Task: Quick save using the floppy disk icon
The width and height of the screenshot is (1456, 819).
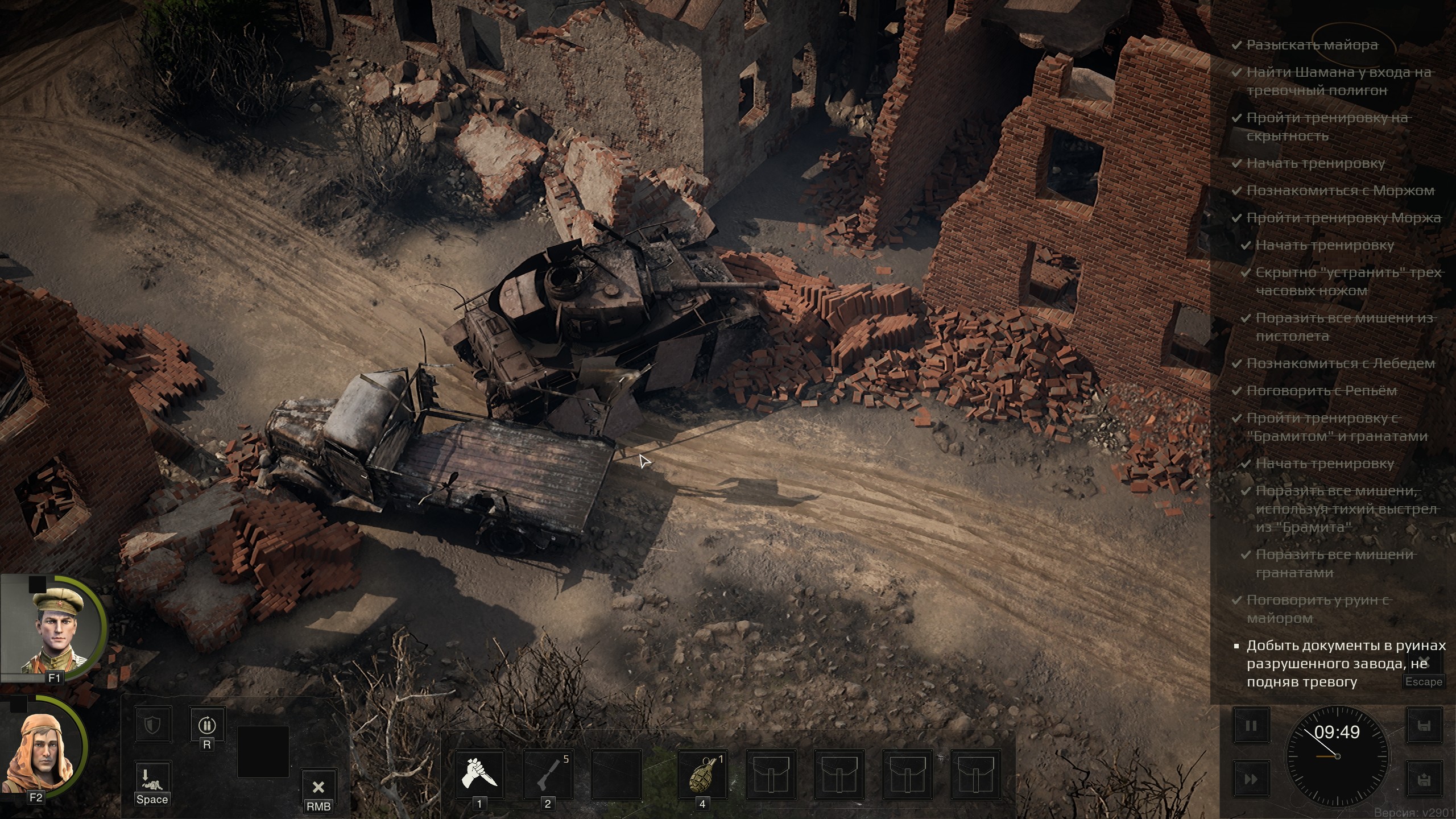Action: pos(1424,726)
